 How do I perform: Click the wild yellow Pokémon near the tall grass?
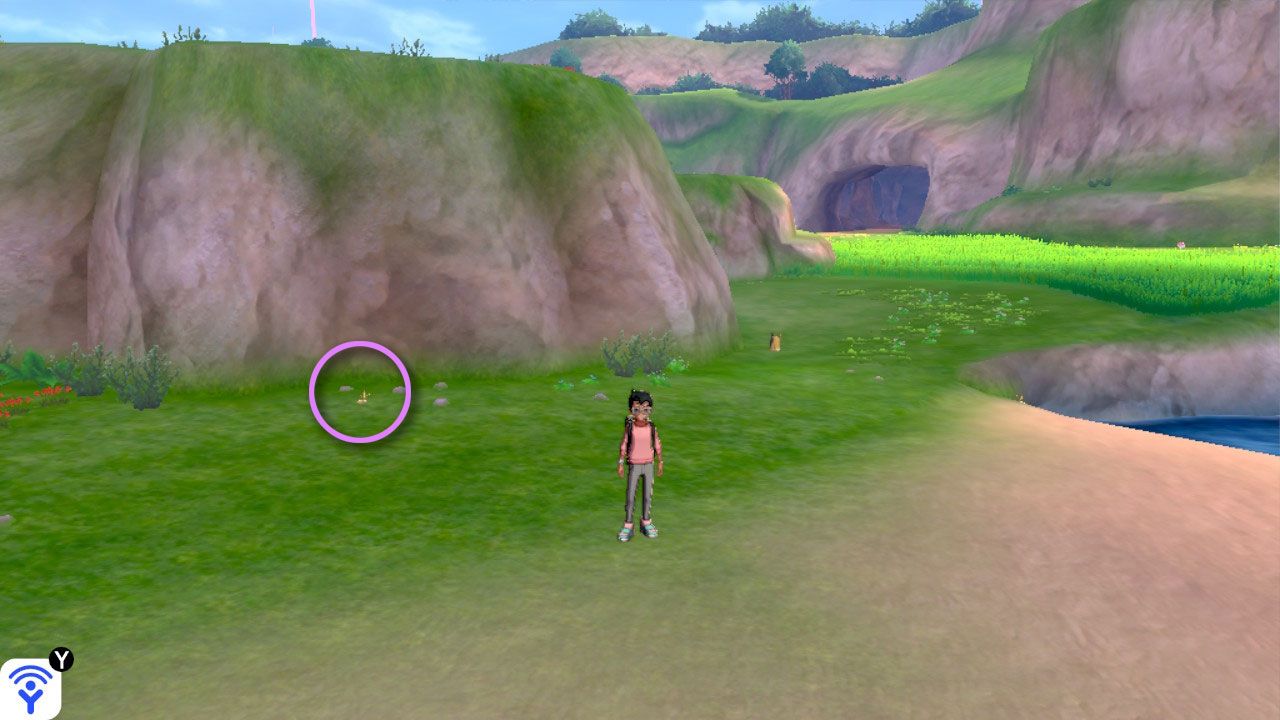pyautogui.click(x=775, y=340)
